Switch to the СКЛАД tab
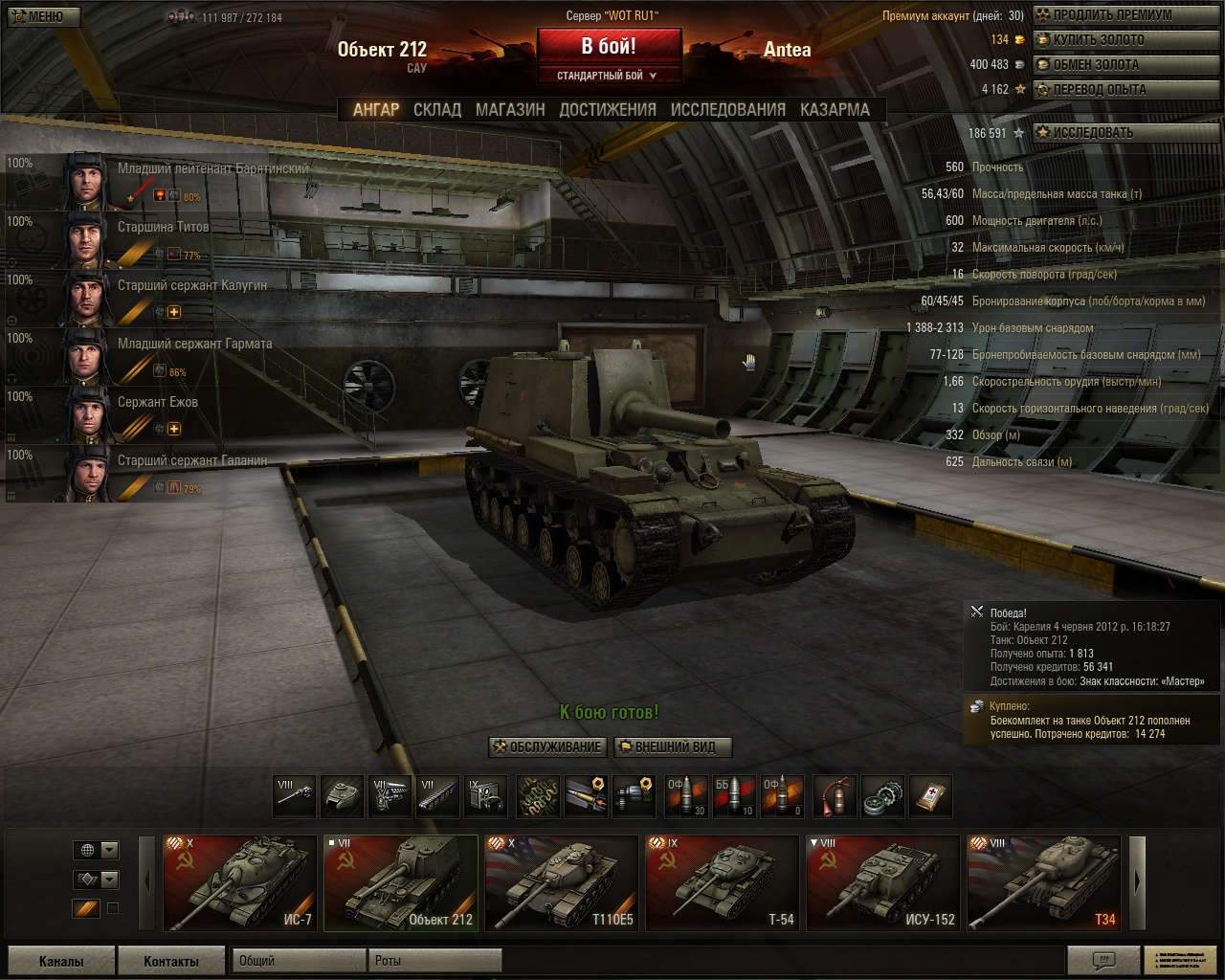 click(437, 110)
